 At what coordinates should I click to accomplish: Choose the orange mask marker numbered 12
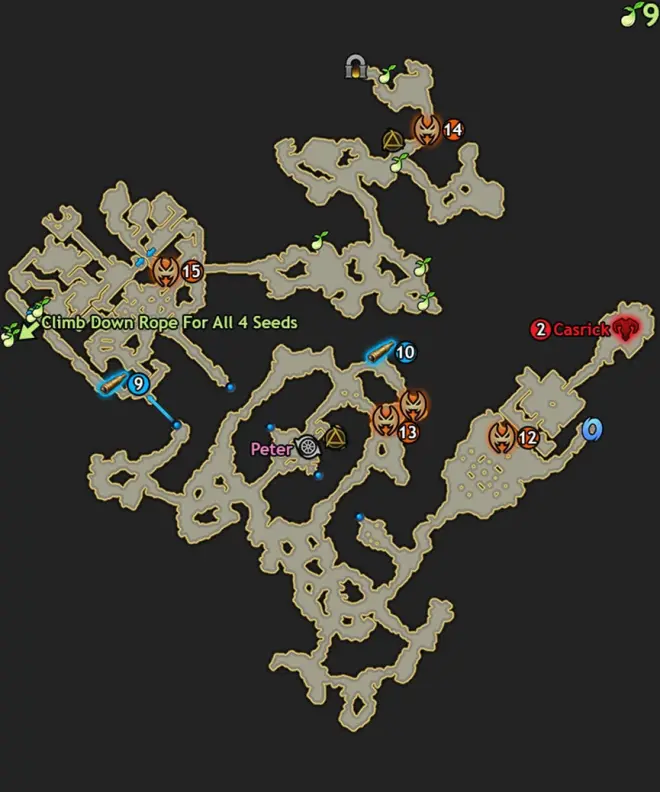pyautogui.click(x=503, y=436)
